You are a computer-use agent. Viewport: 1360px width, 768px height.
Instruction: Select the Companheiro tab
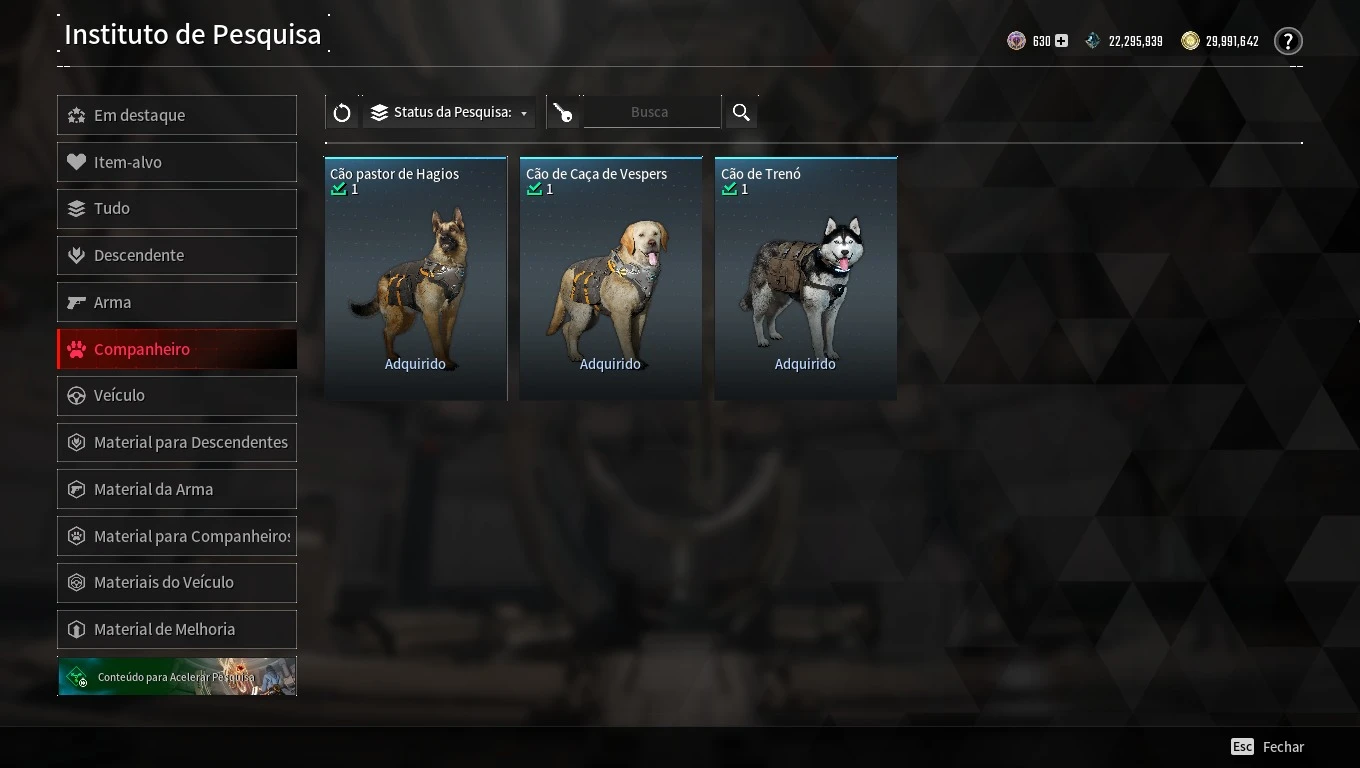pos(177,349)
